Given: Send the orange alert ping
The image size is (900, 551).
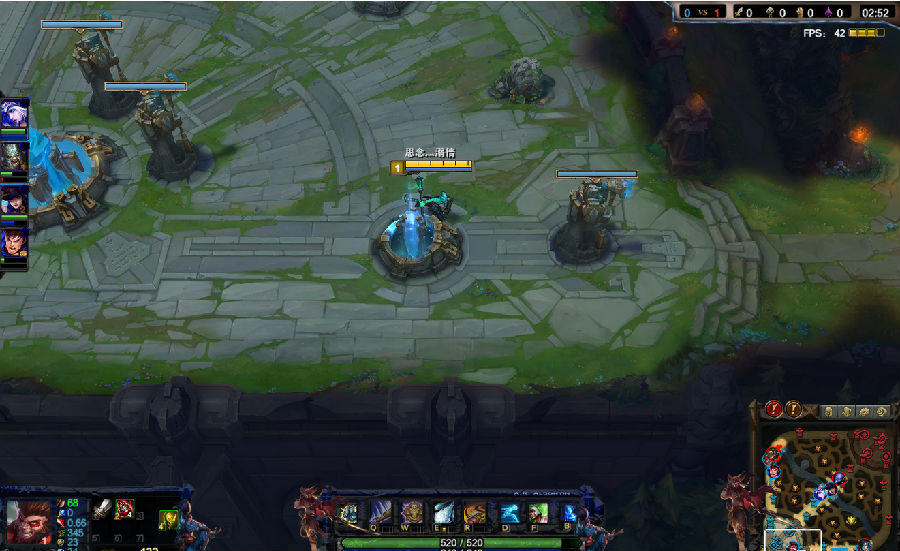Looking at the screenshot, I should point(793,409).
